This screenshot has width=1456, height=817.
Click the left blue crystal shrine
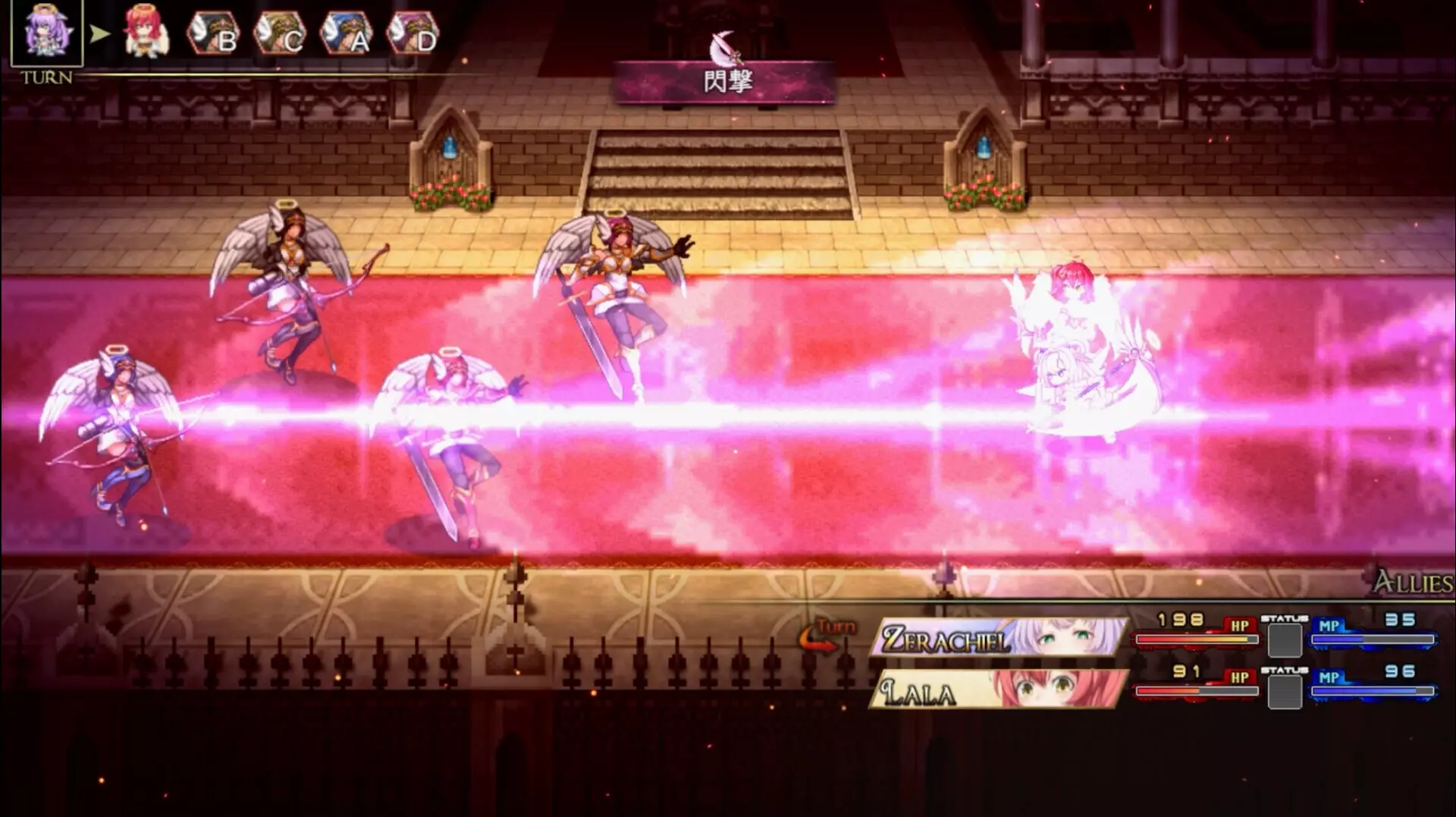coord(449,146)
